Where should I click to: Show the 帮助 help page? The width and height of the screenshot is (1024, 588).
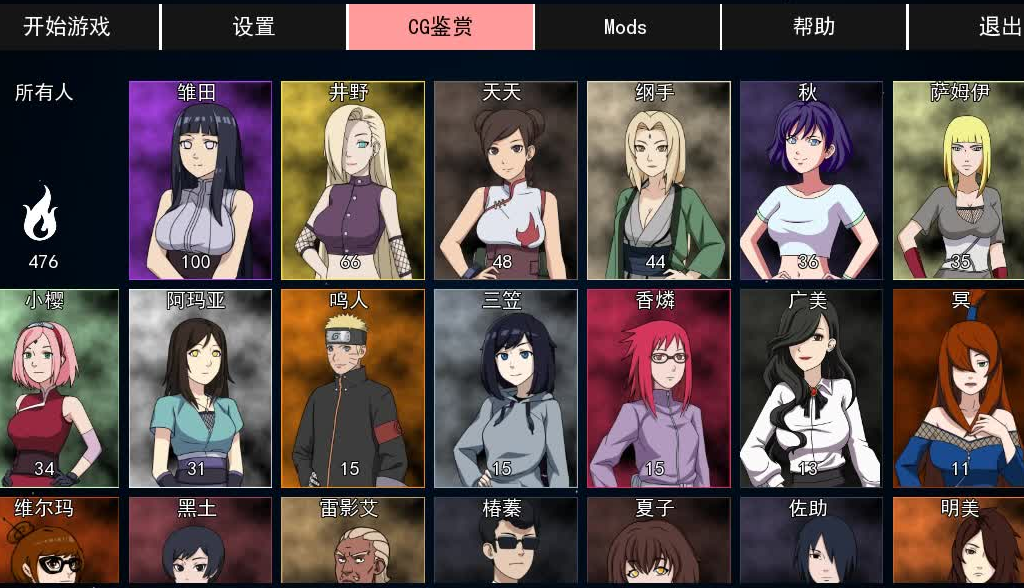point(813,27)
